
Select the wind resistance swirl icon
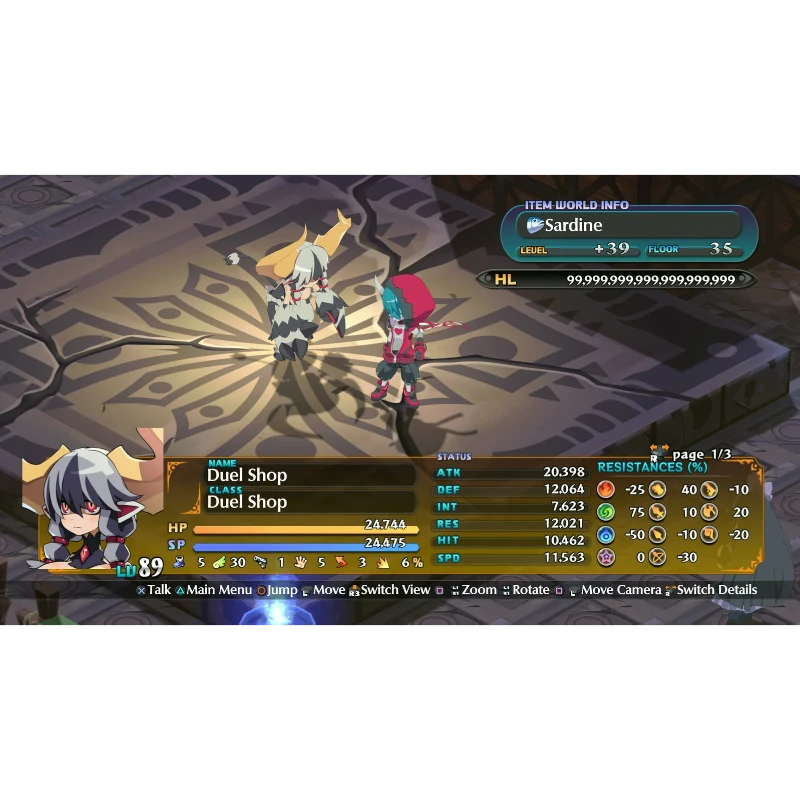tap(606, 512)
